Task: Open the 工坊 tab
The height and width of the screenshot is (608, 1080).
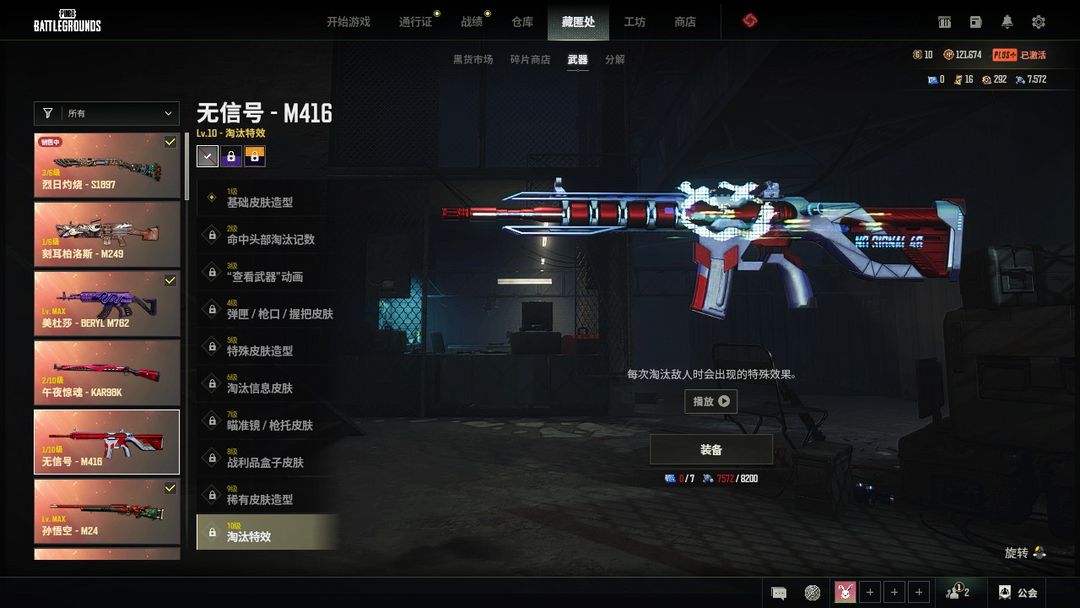Action: coord(634,22)
